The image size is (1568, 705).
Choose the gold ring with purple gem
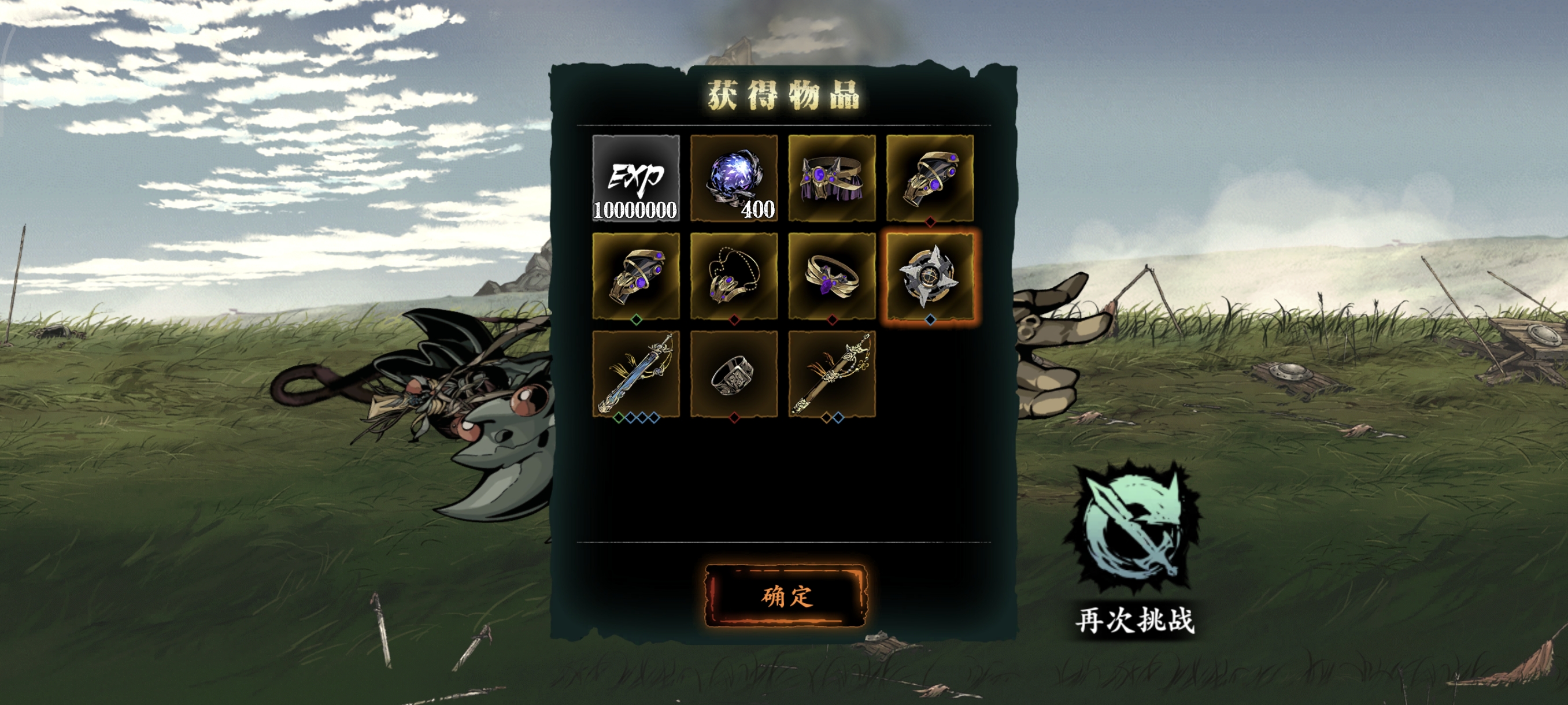tap(831, 276)
